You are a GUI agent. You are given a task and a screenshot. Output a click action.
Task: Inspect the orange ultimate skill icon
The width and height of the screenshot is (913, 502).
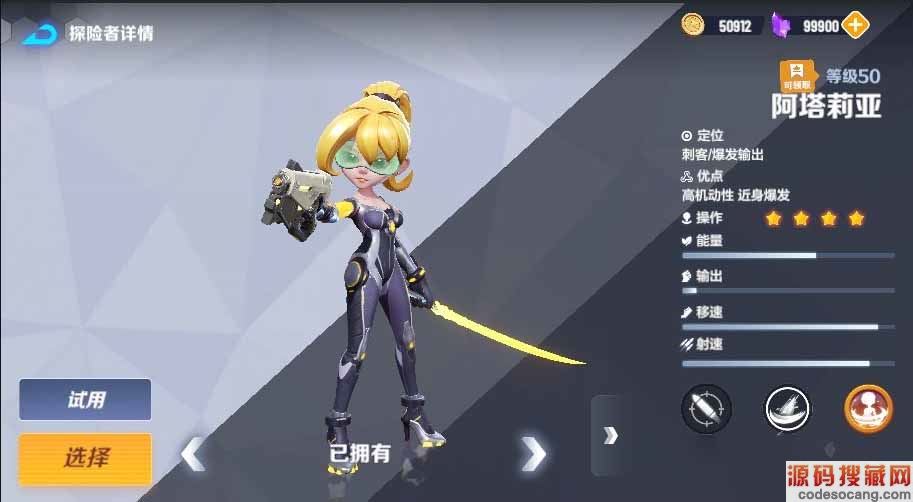[x=868, y=409]
